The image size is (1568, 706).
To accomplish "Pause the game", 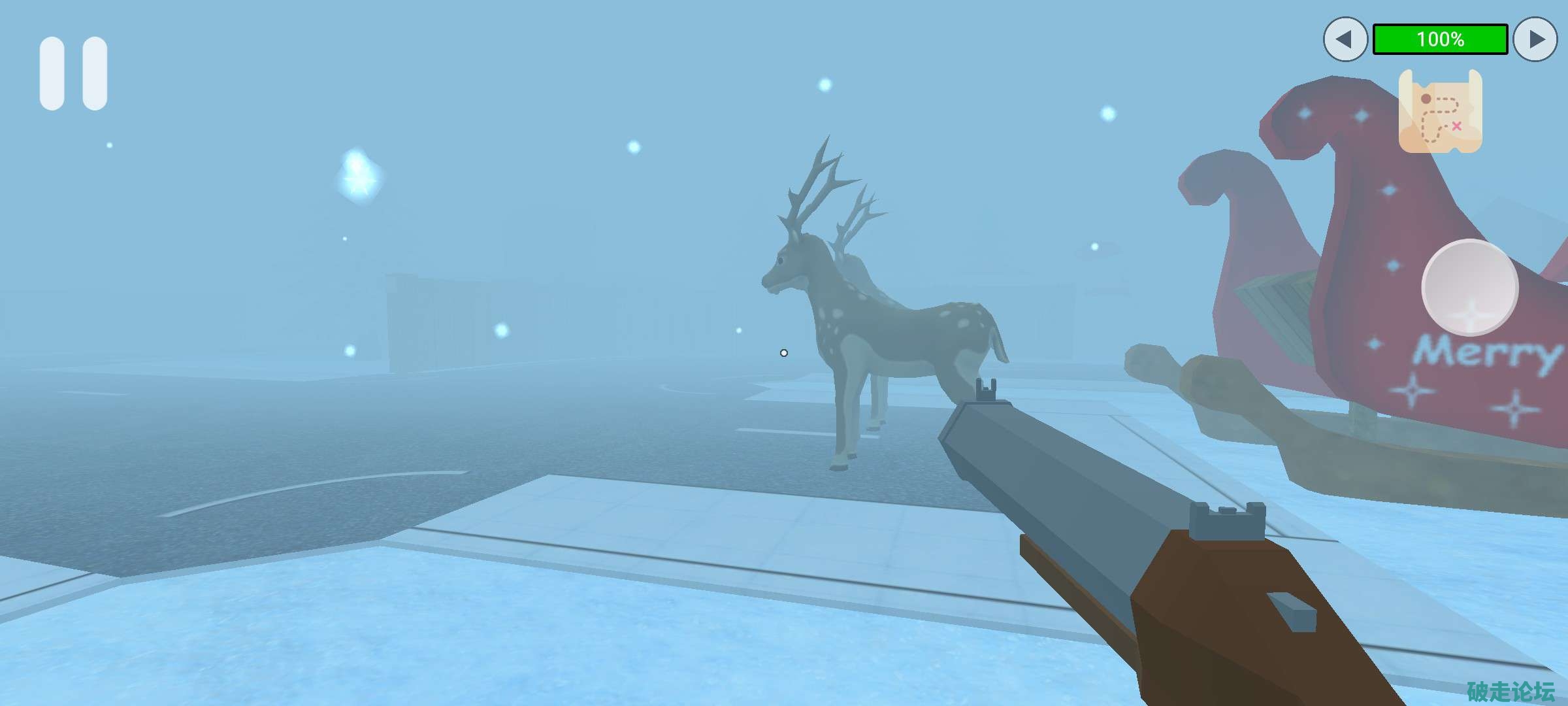I will click(73, 73).
